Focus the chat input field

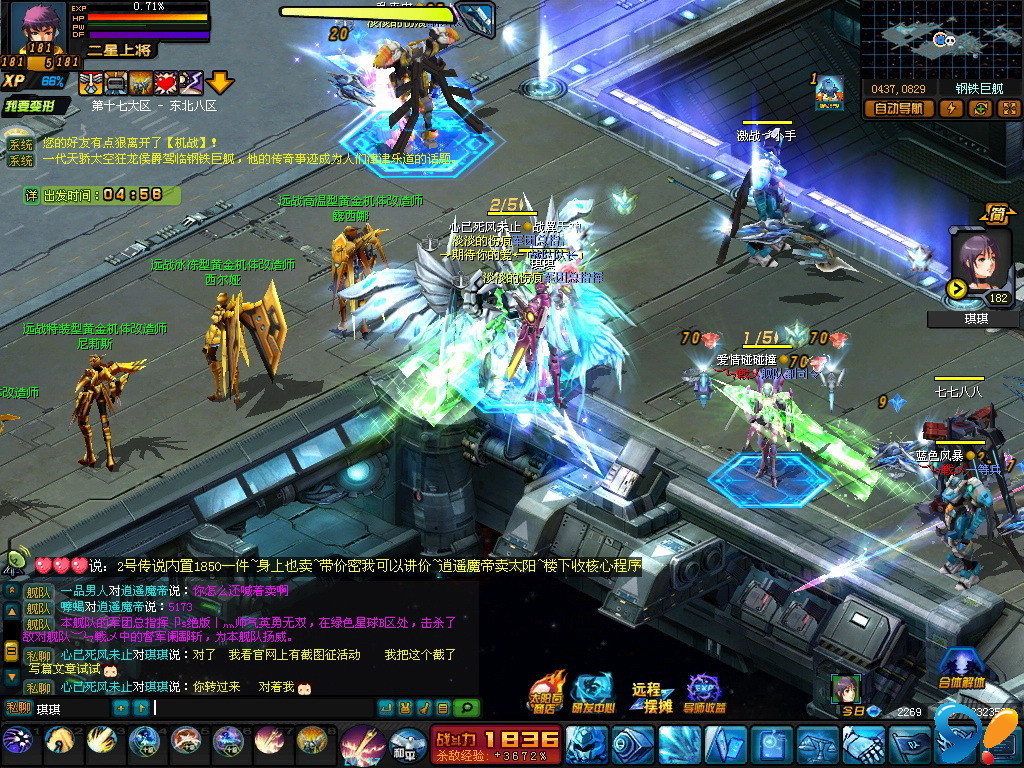(x=260, y=708)
